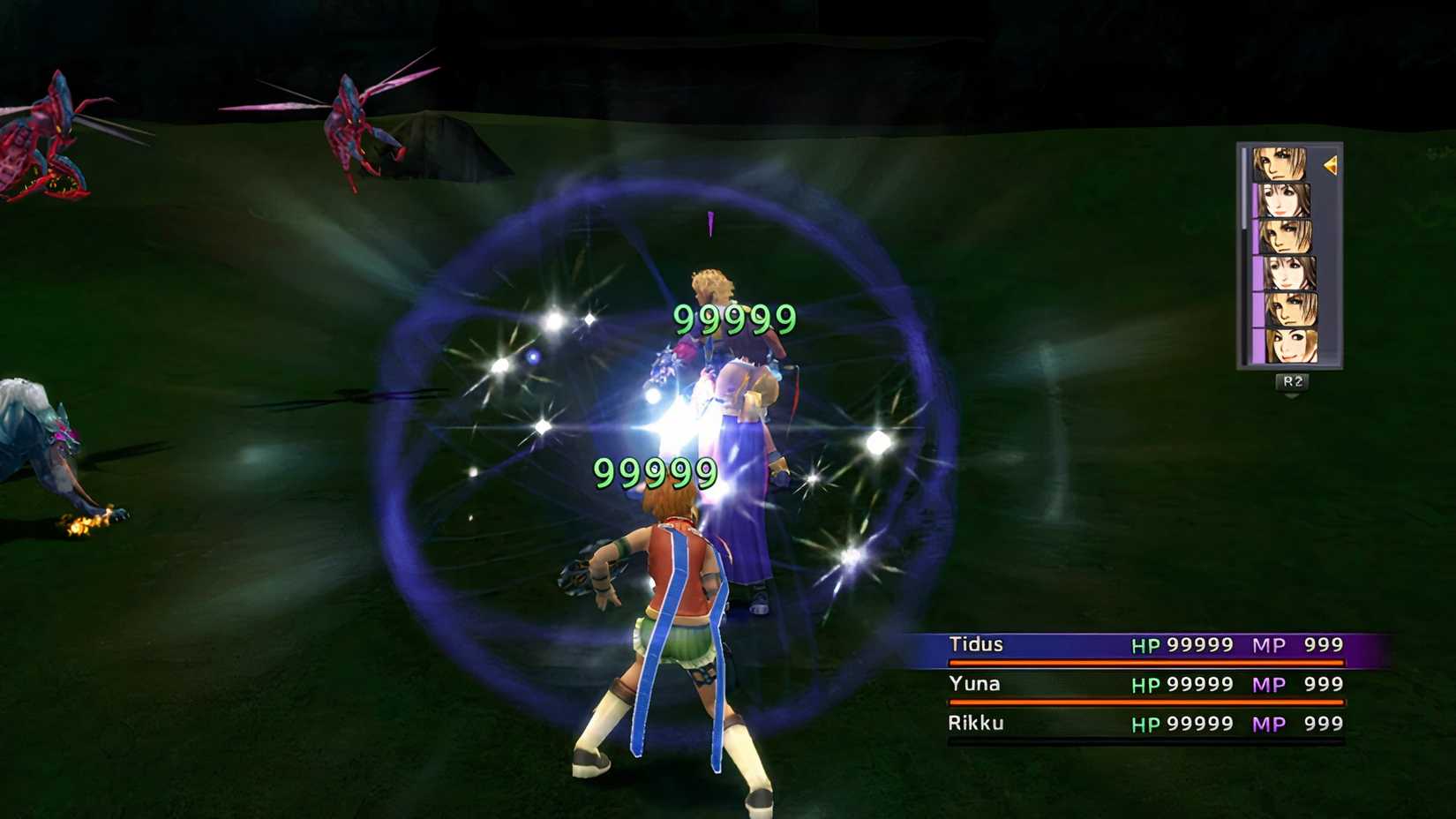Screen dimensions: 1456x819
Task: Select Yuna's status row
Action: 1138,685
